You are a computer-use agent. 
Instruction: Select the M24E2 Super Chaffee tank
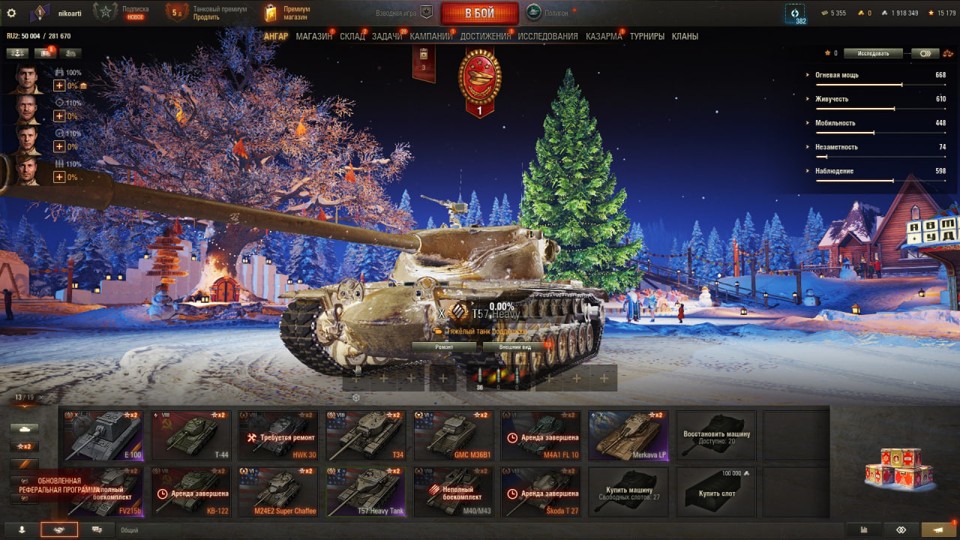[x=277, y=491]
